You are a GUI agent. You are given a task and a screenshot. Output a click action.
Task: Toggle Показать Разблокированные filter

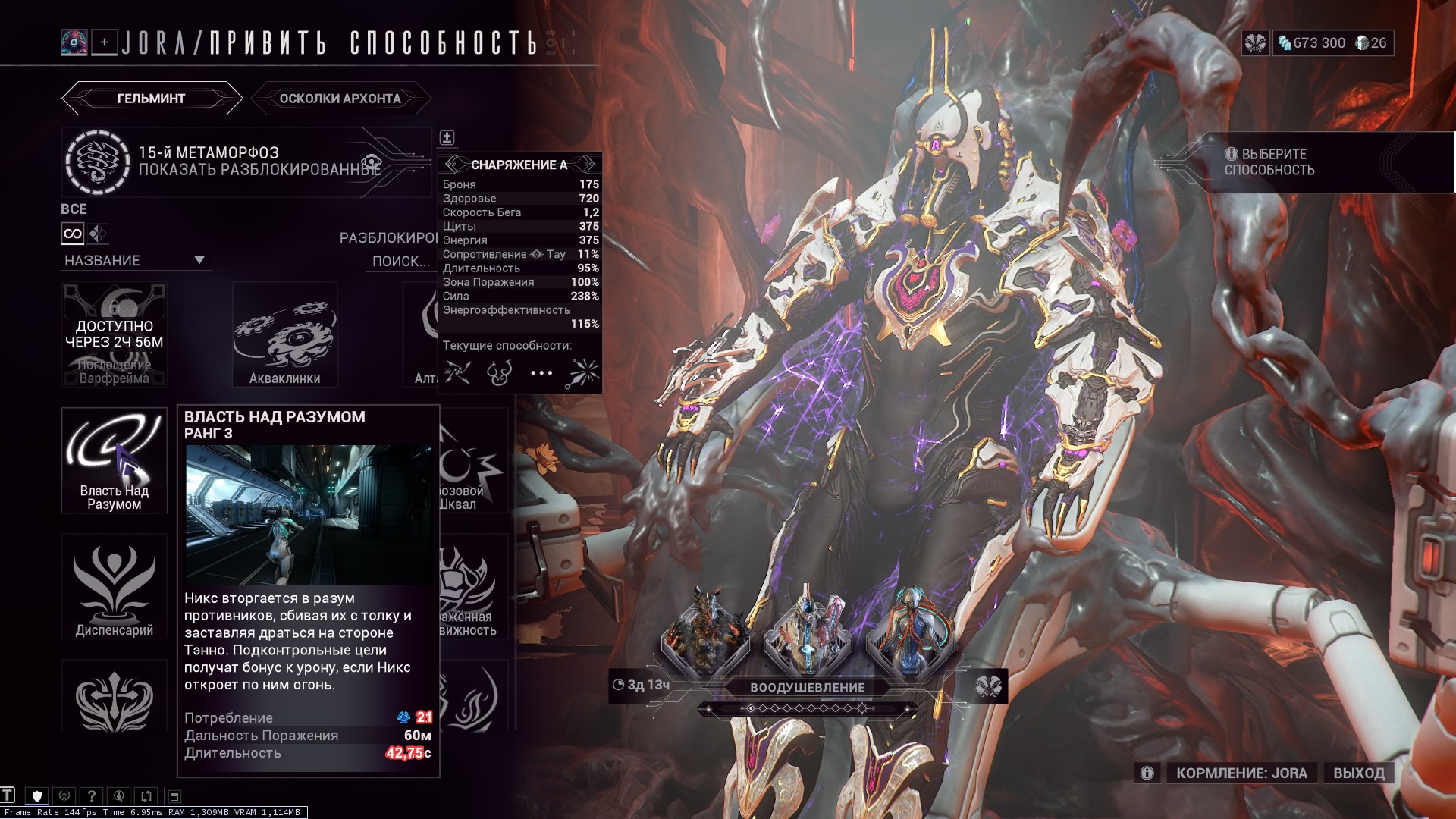259,169
